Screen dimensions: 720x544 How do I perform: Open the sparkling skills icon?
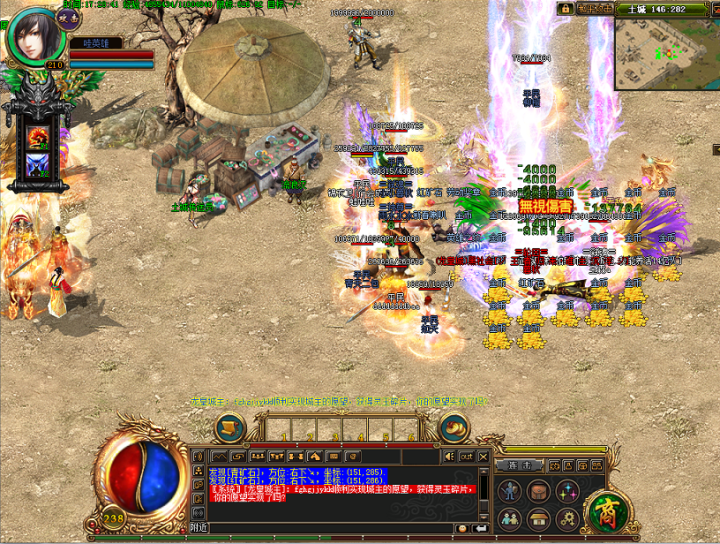coord(568,491)
